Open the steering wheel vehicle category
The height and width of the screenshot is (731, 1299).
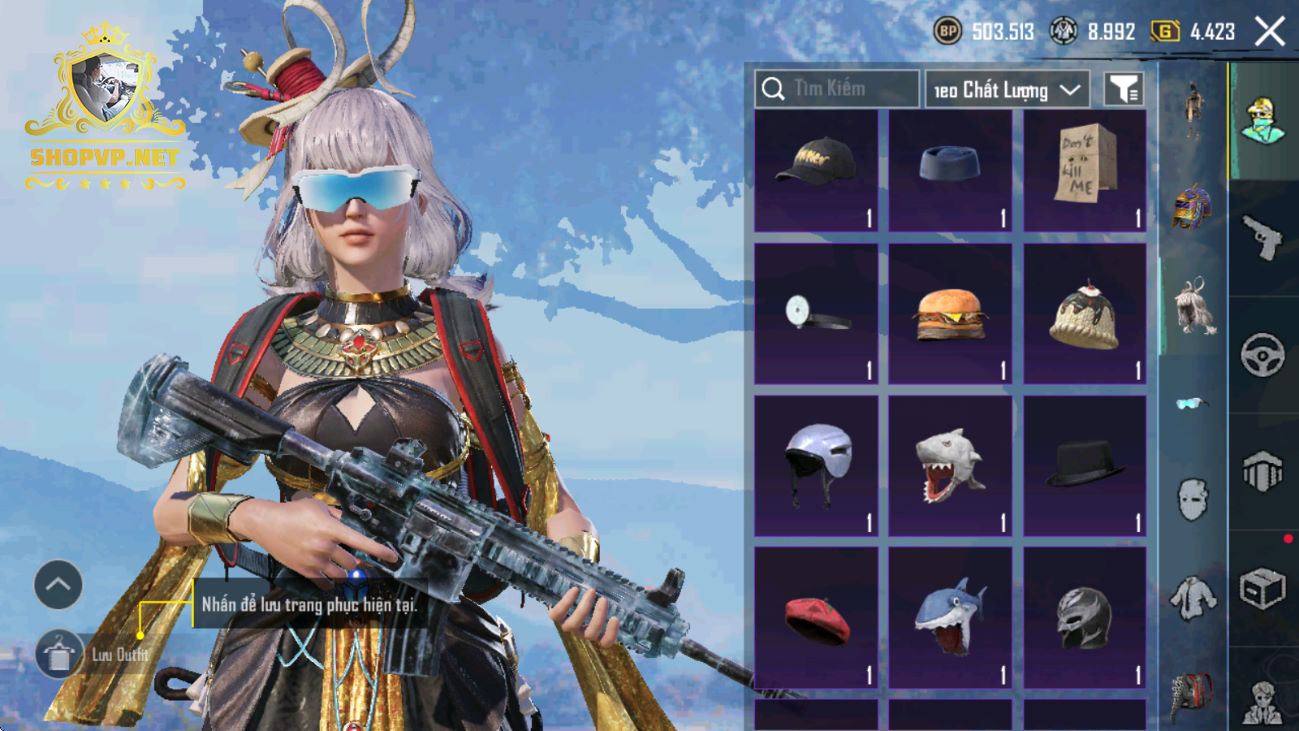click(1263, 354)
